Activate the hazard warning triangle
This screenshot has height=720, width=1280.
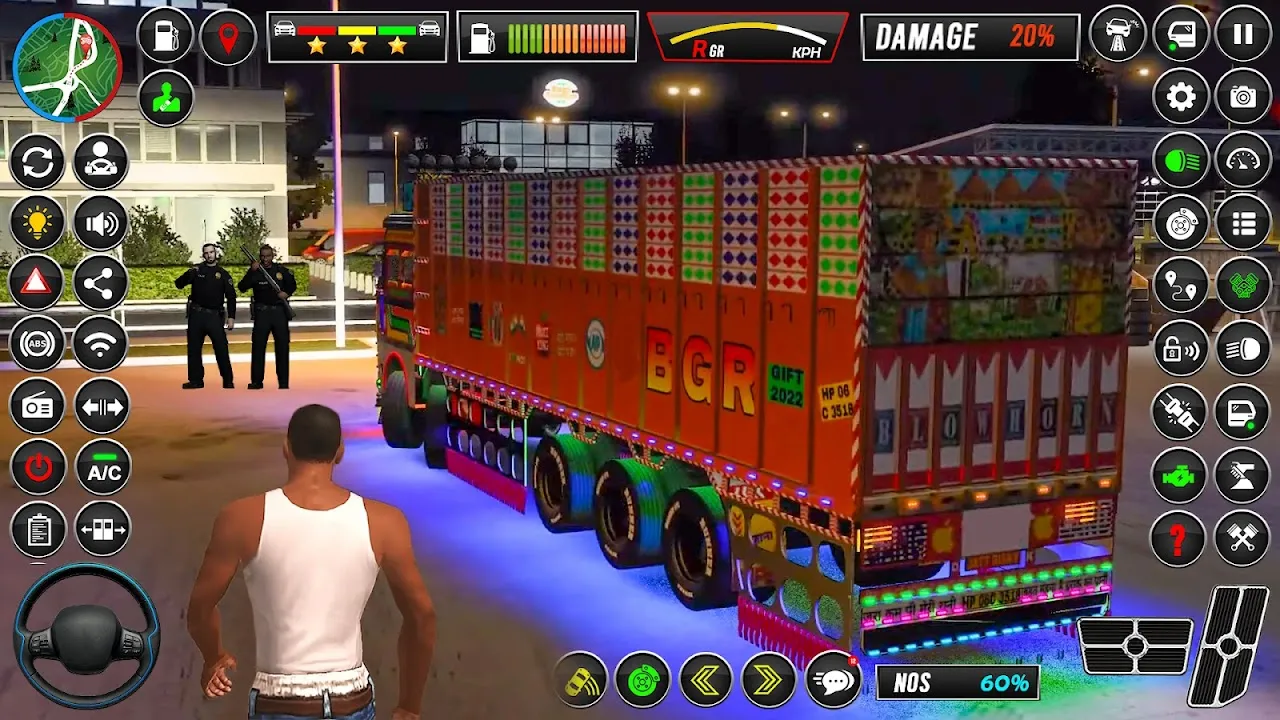(38, 284)
